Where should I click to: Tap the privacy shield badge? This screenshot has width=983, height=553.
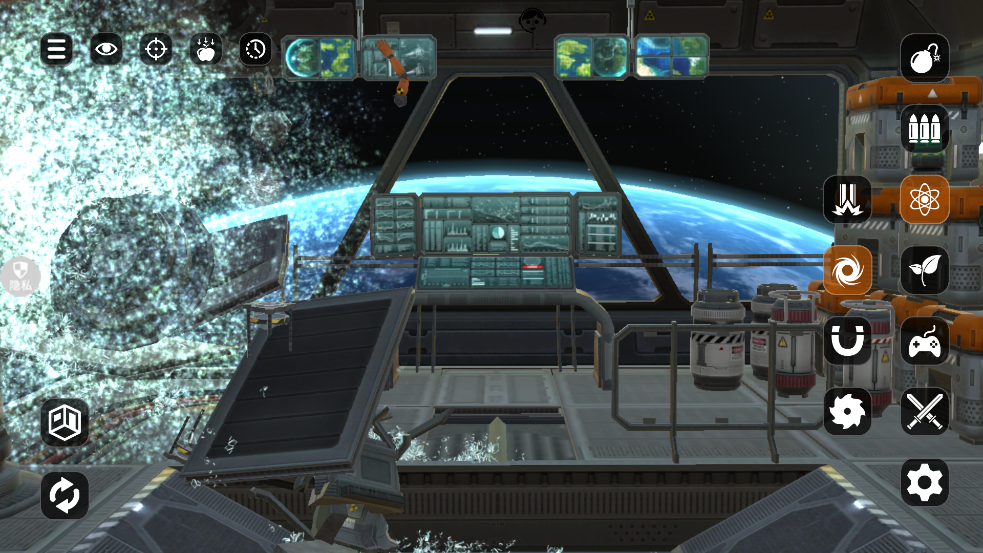[x=20, y=276]
